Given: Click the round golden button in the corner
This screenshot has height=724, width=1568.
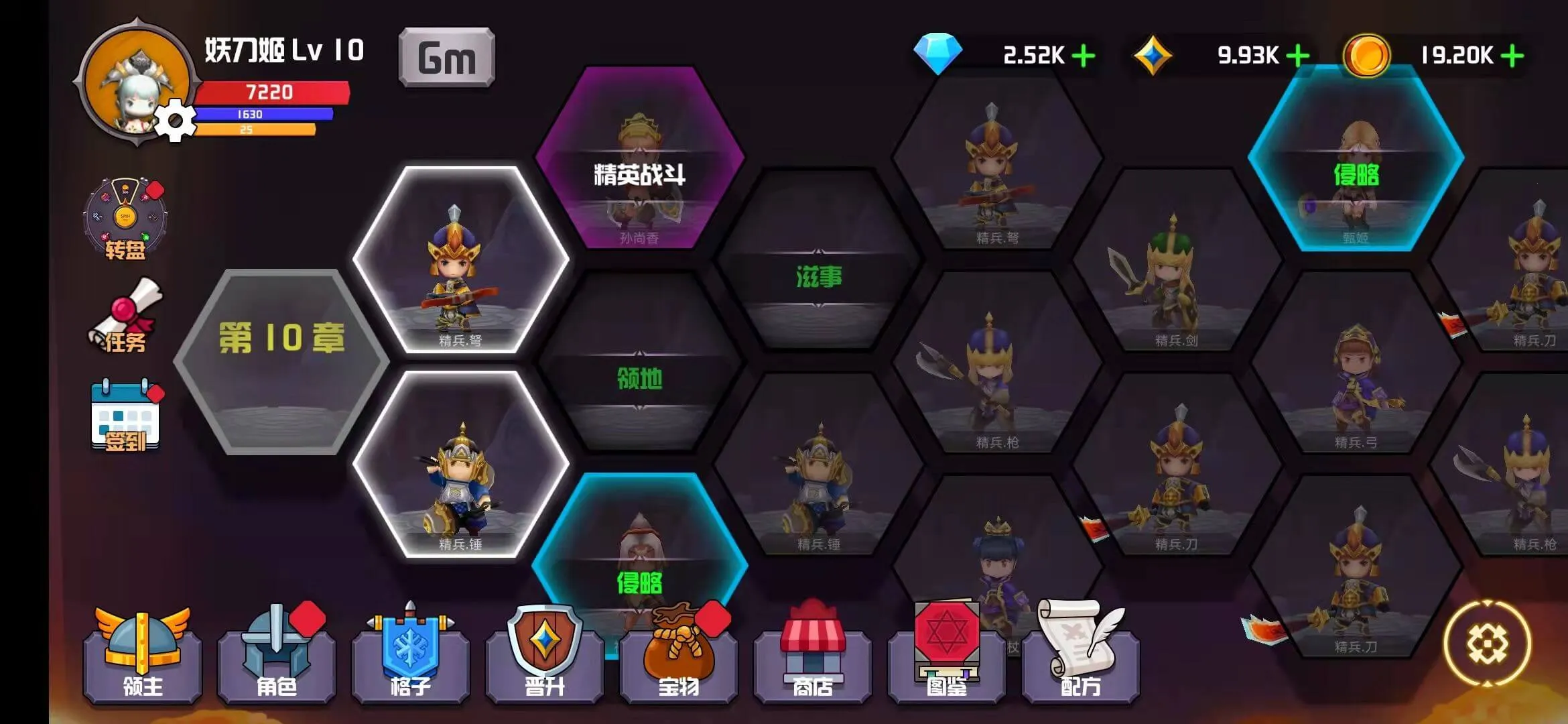Looking at the screenshot, I should pos(1487,644).
